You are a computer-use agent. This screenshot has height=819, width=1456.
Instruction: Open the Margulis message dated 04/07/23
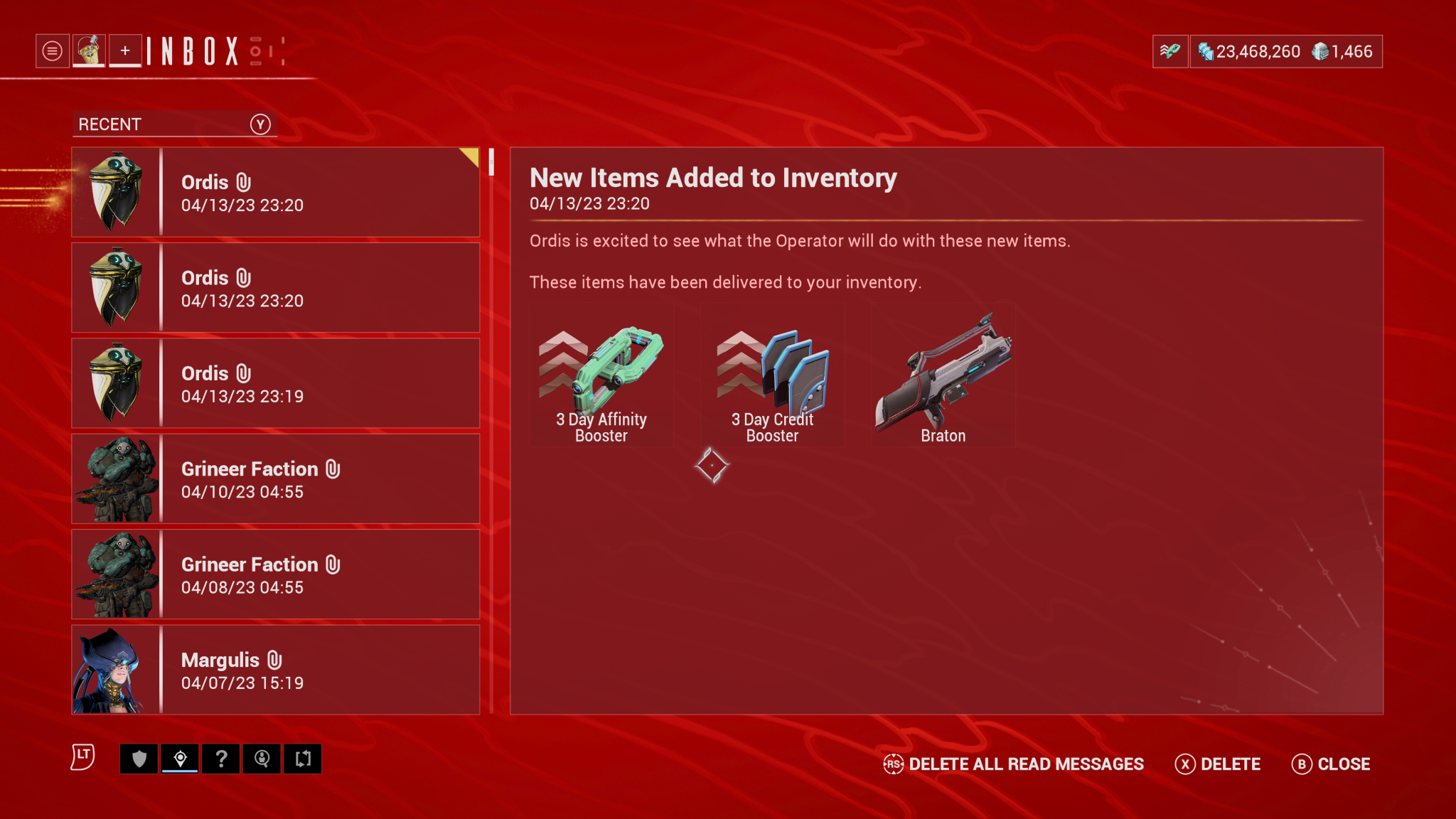[276, 669]
